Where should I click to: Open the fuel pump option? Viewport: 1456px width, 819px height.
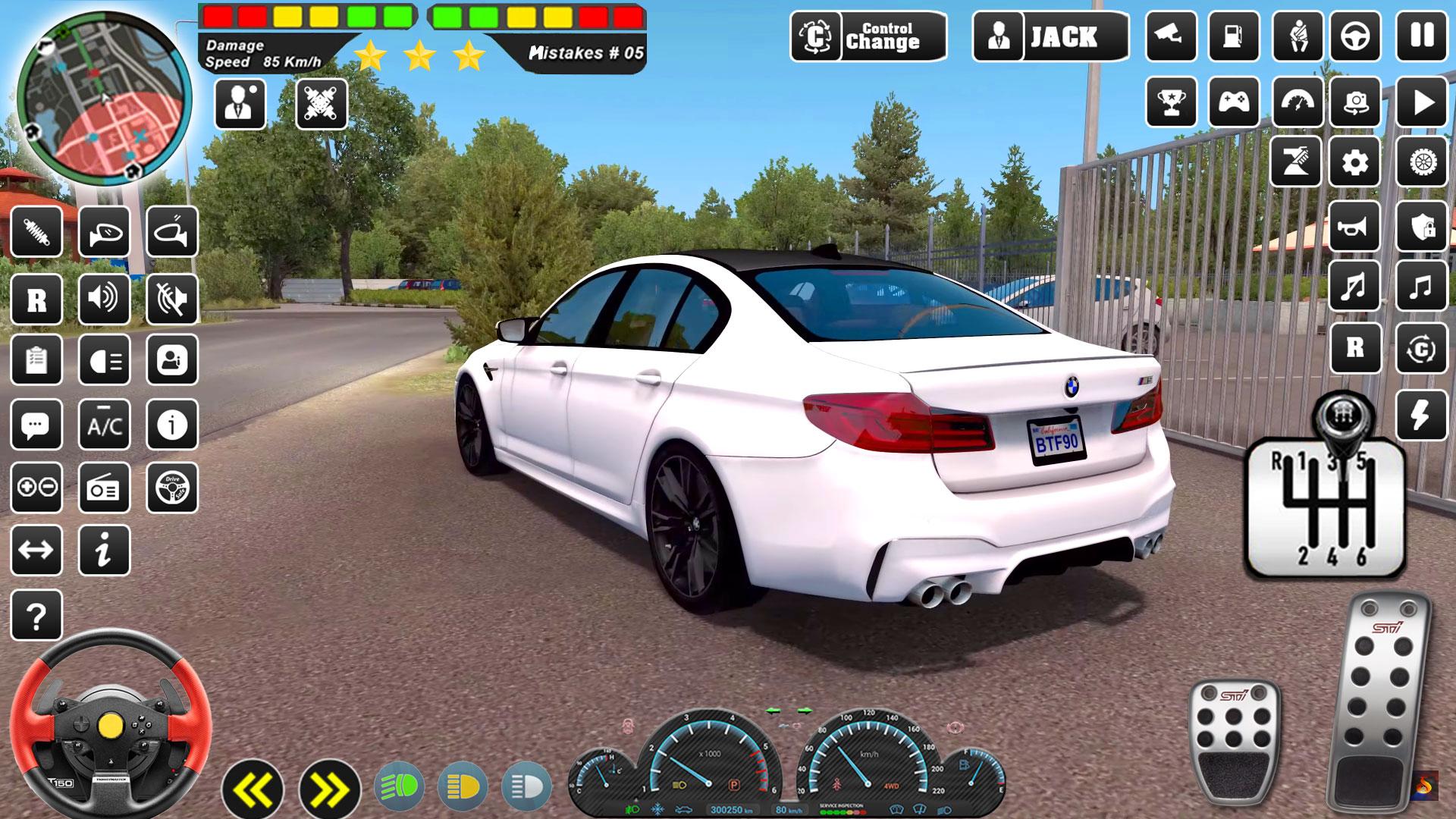[x=1234, y=36]
